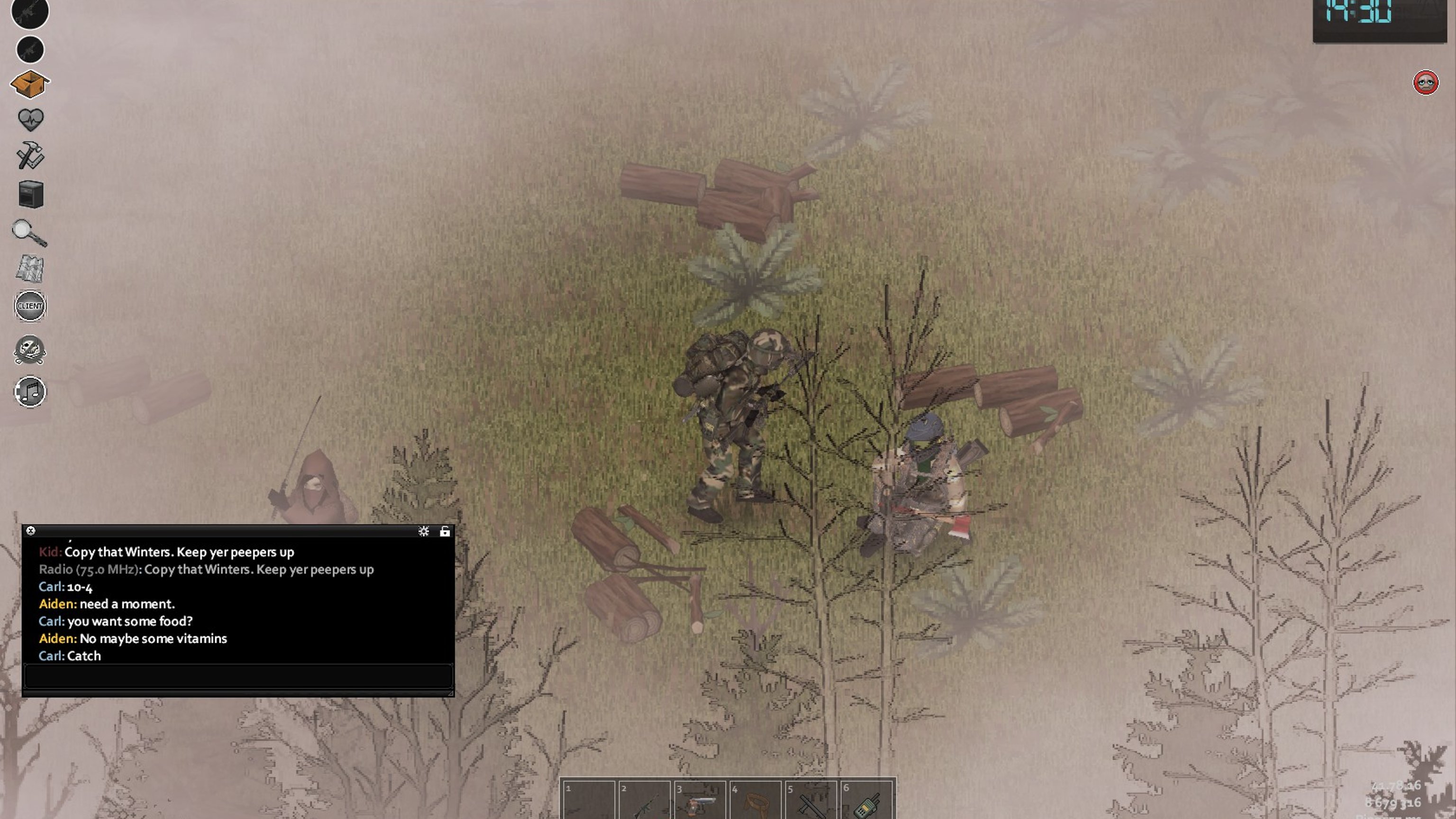Viewport: 1456px width, 819px height.
Task: Toggle the skull and crossbones icon
Action: 30,349
